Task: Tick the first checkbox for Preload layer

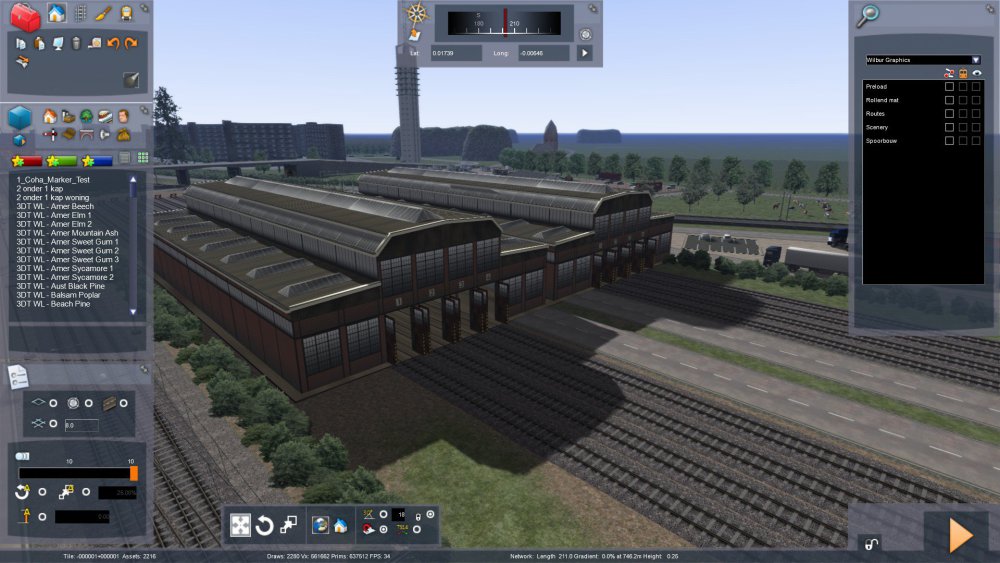Action: tap(949, 87)
